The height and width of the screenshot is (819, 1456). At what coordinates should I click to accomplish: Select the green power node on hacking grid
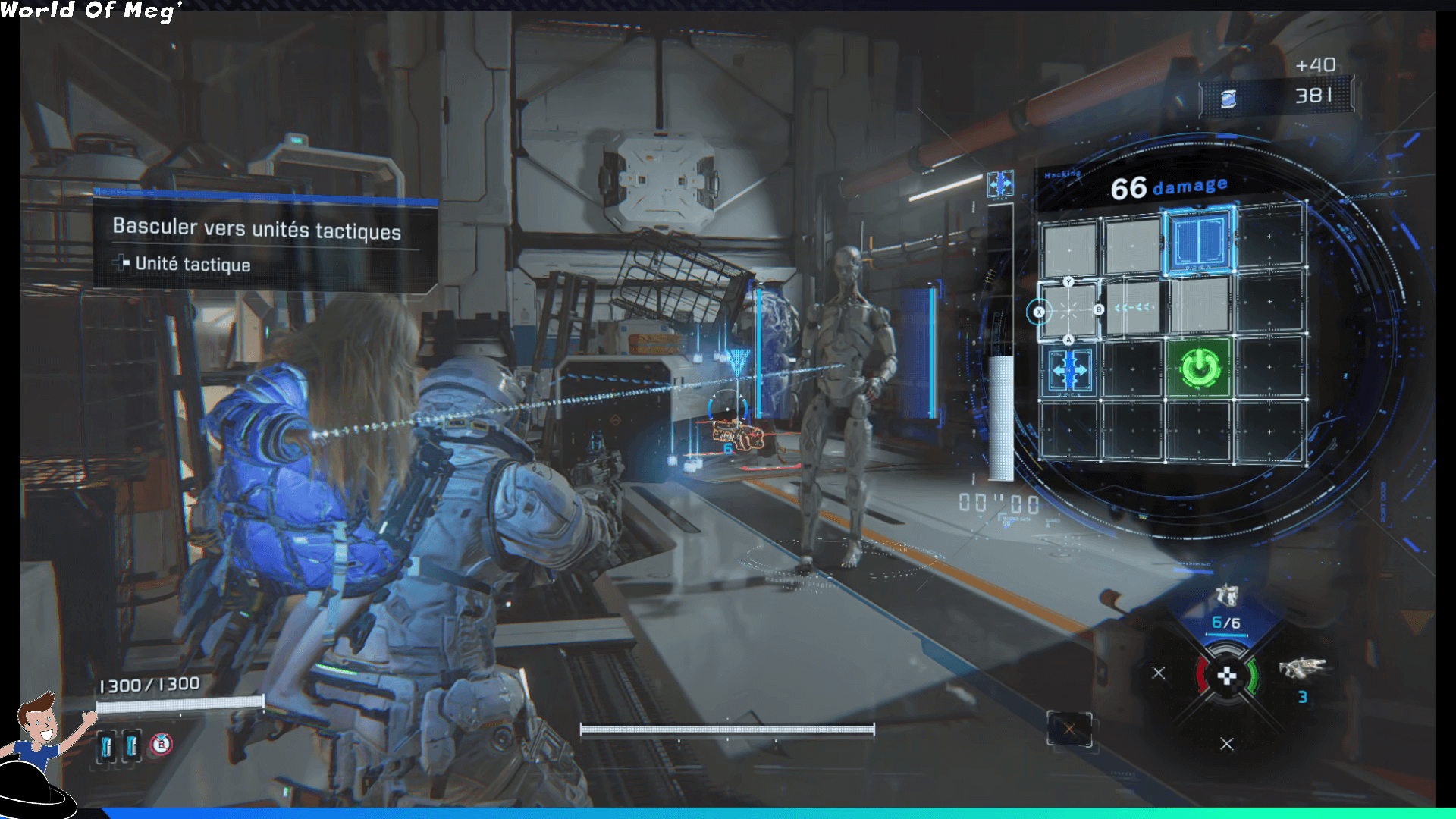click(1199, 368)
